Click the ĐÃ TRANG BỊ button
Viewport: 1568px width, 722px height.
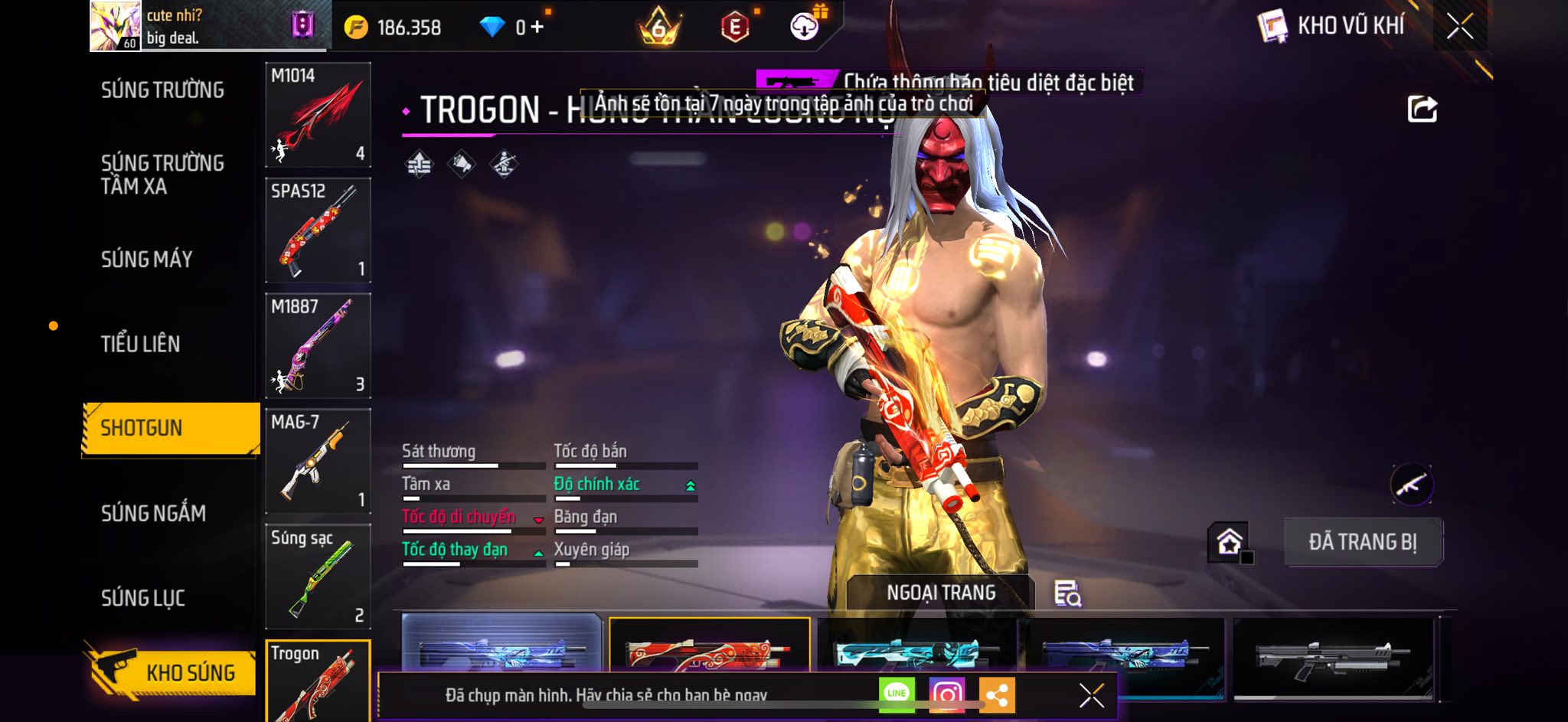[x=1363, y=542]
